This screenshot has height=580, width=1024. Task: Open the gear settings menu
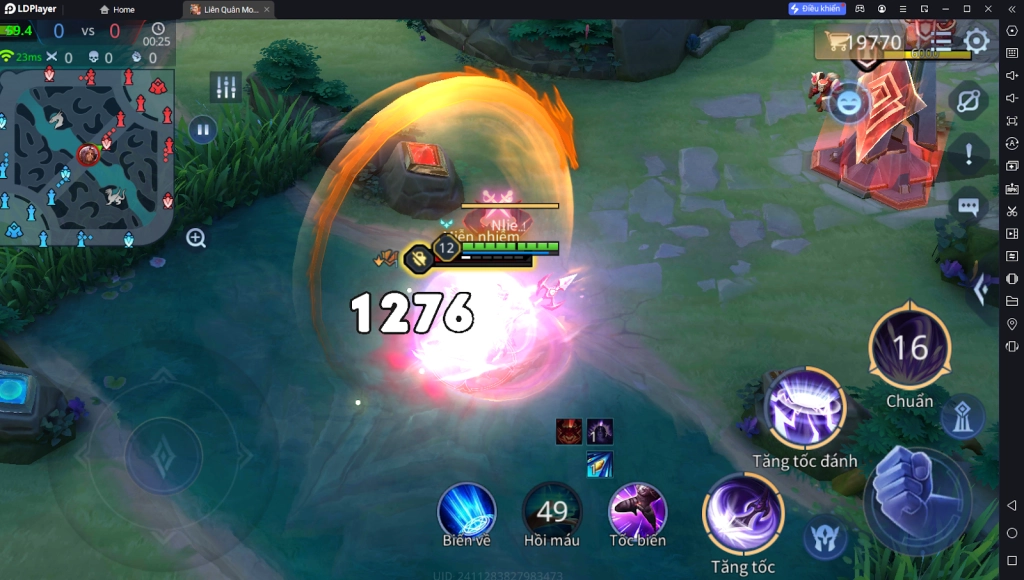tap(976, 42)
